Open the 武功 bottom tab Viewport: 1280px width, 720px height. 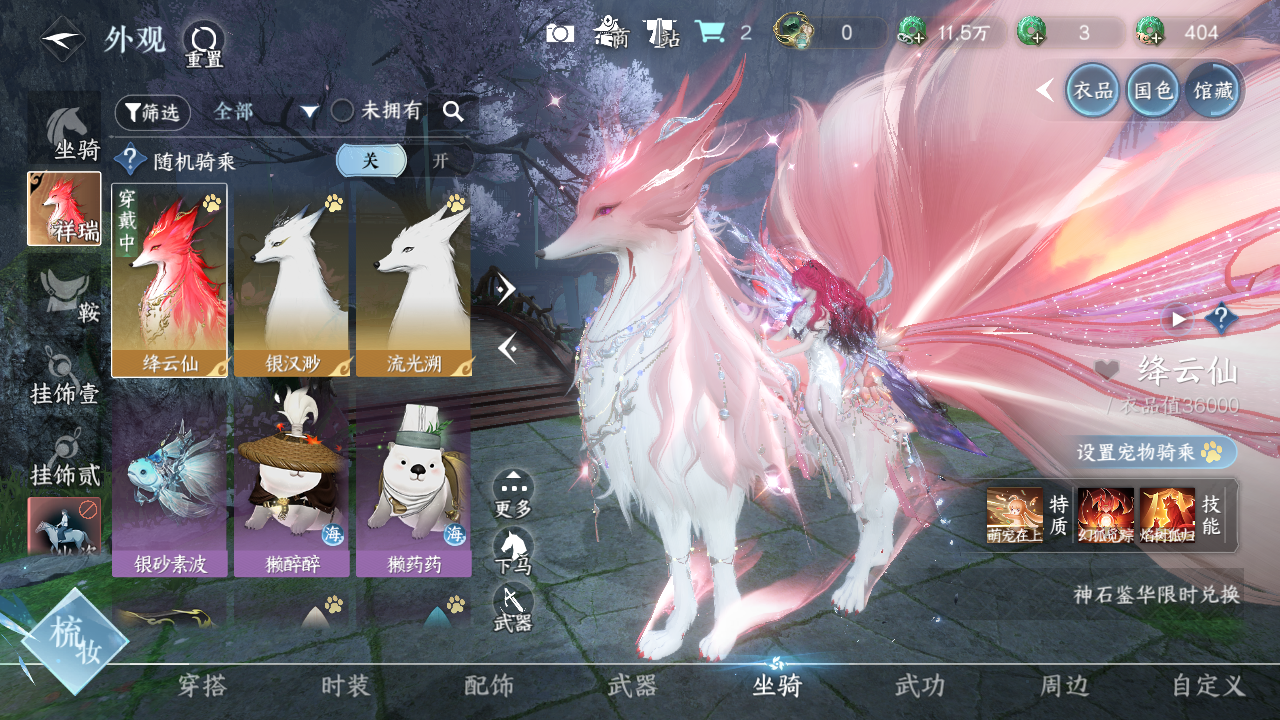(919, 686)
